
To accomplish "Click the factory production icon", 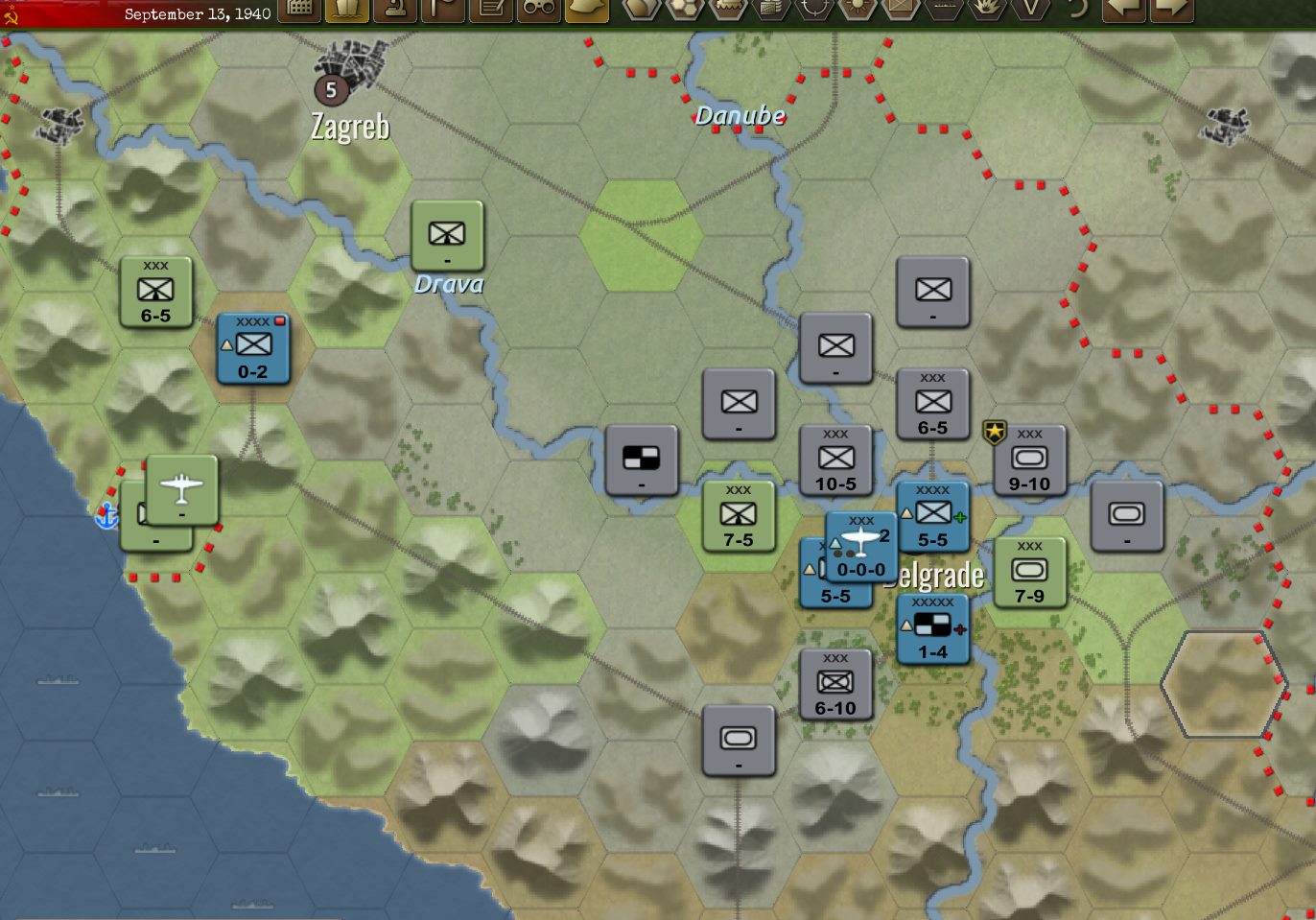I will pos(771,12).
